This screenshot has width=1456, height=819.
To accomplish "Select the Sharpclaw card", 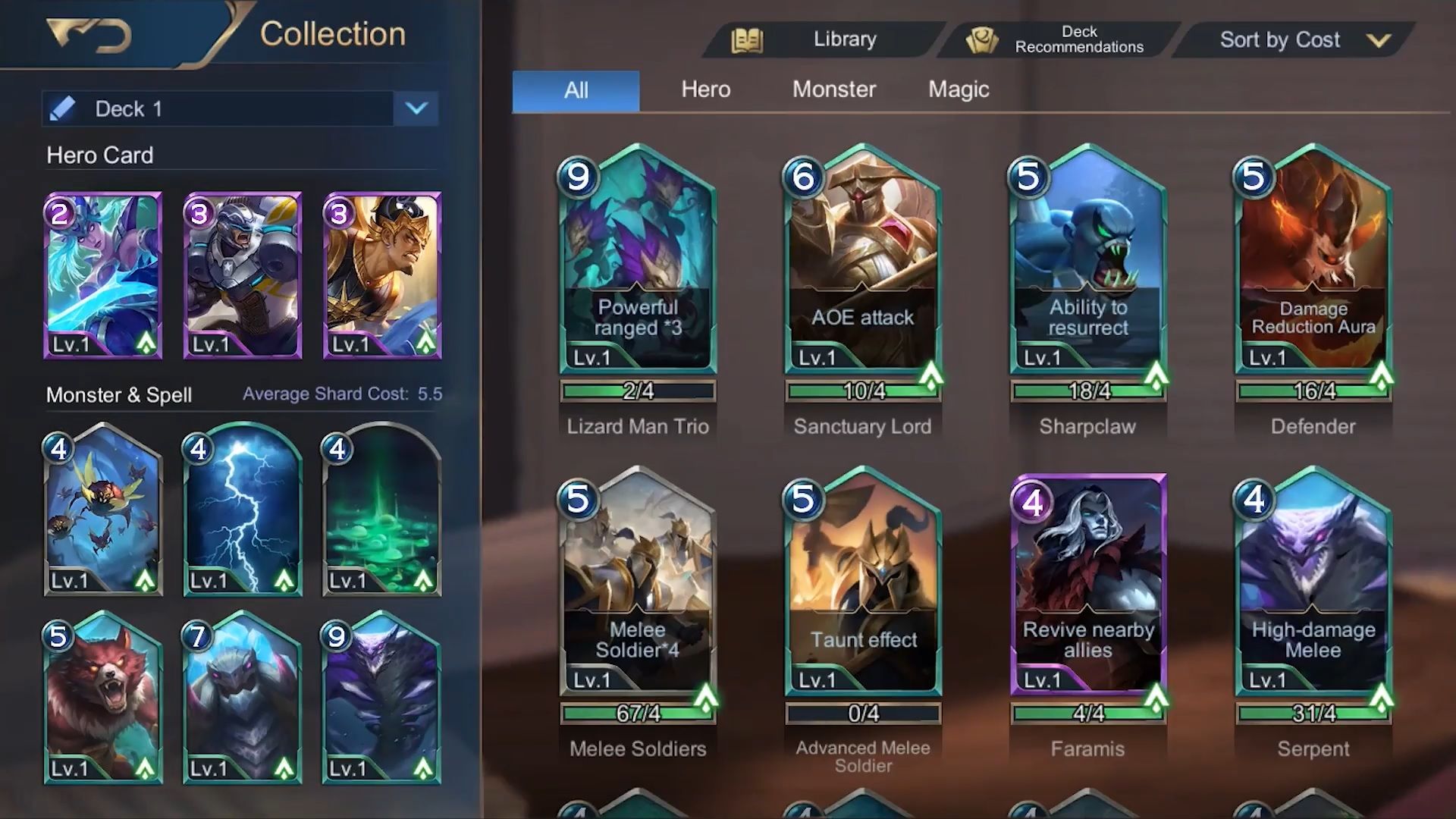I will (x=1086, y=265).
